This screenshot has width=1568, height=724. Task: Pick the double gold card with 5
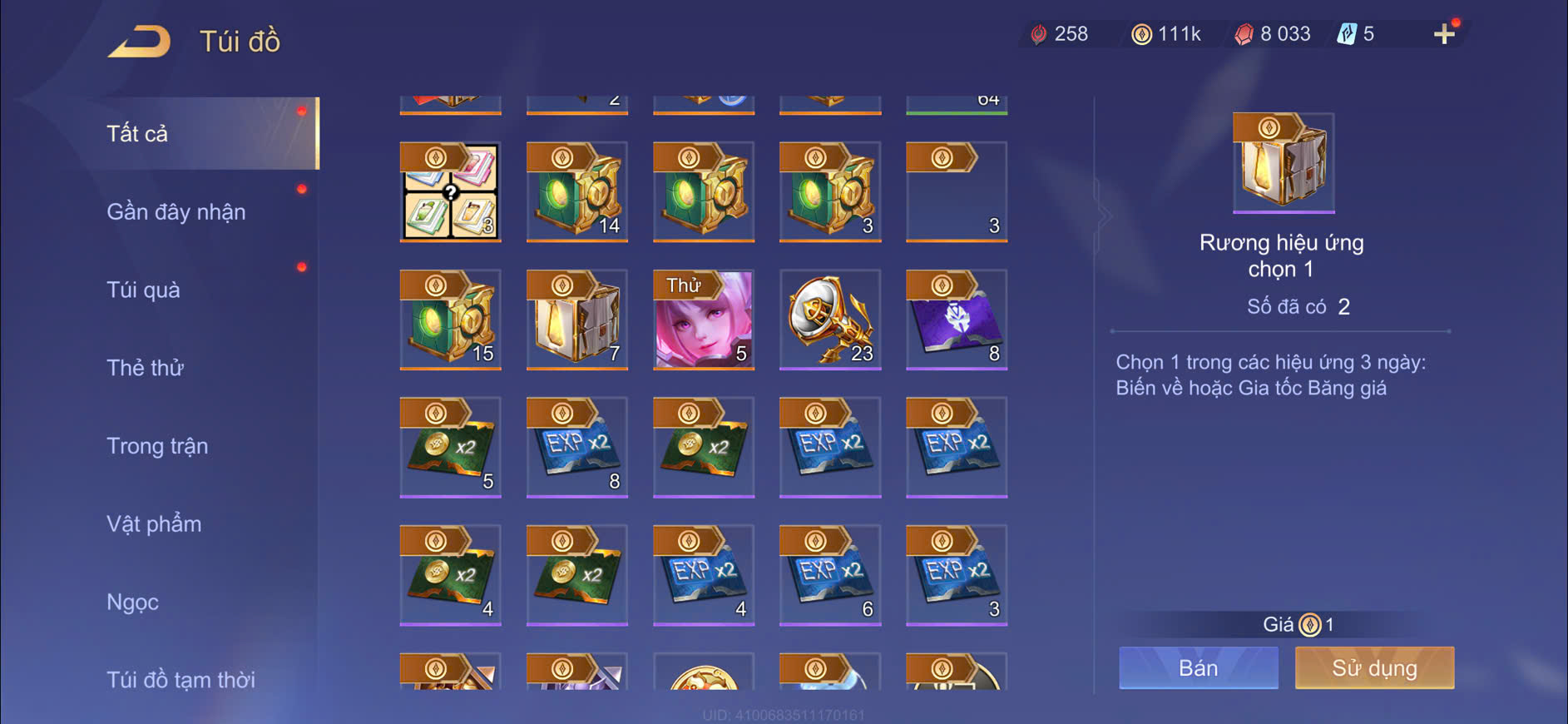(451, 448)
